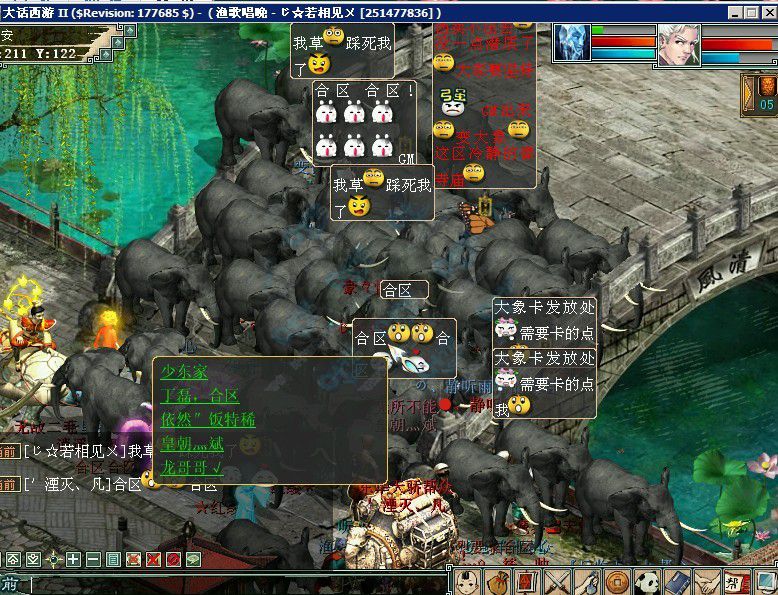Image resolution: width=778 pixels, height=595 pixels.
Task: Open the money bag inventory icon
Action: (498, 582)
